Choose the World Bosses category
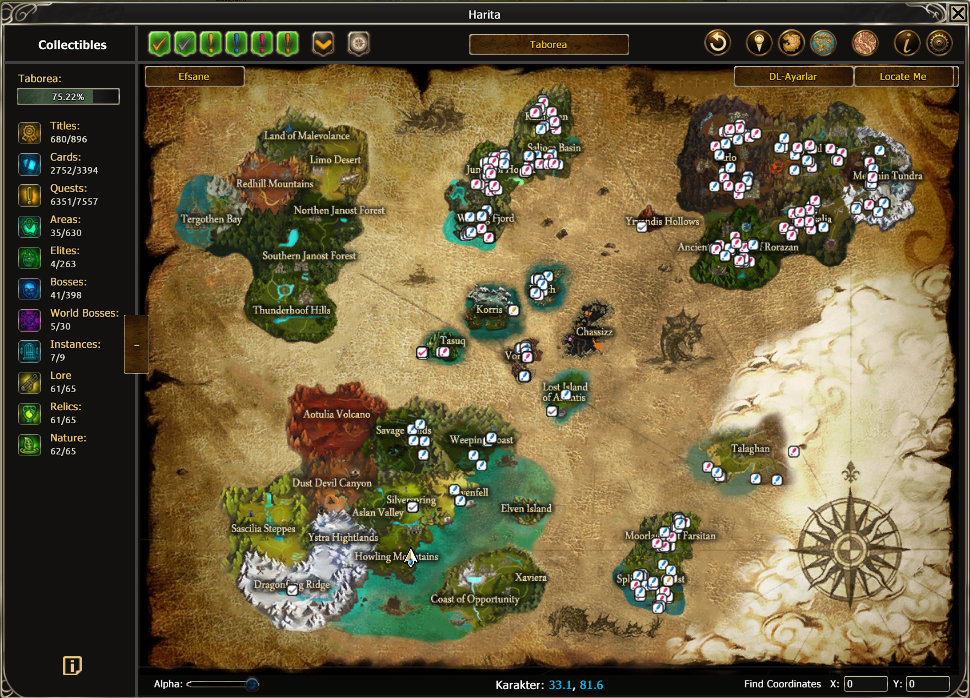 (30, 320)
